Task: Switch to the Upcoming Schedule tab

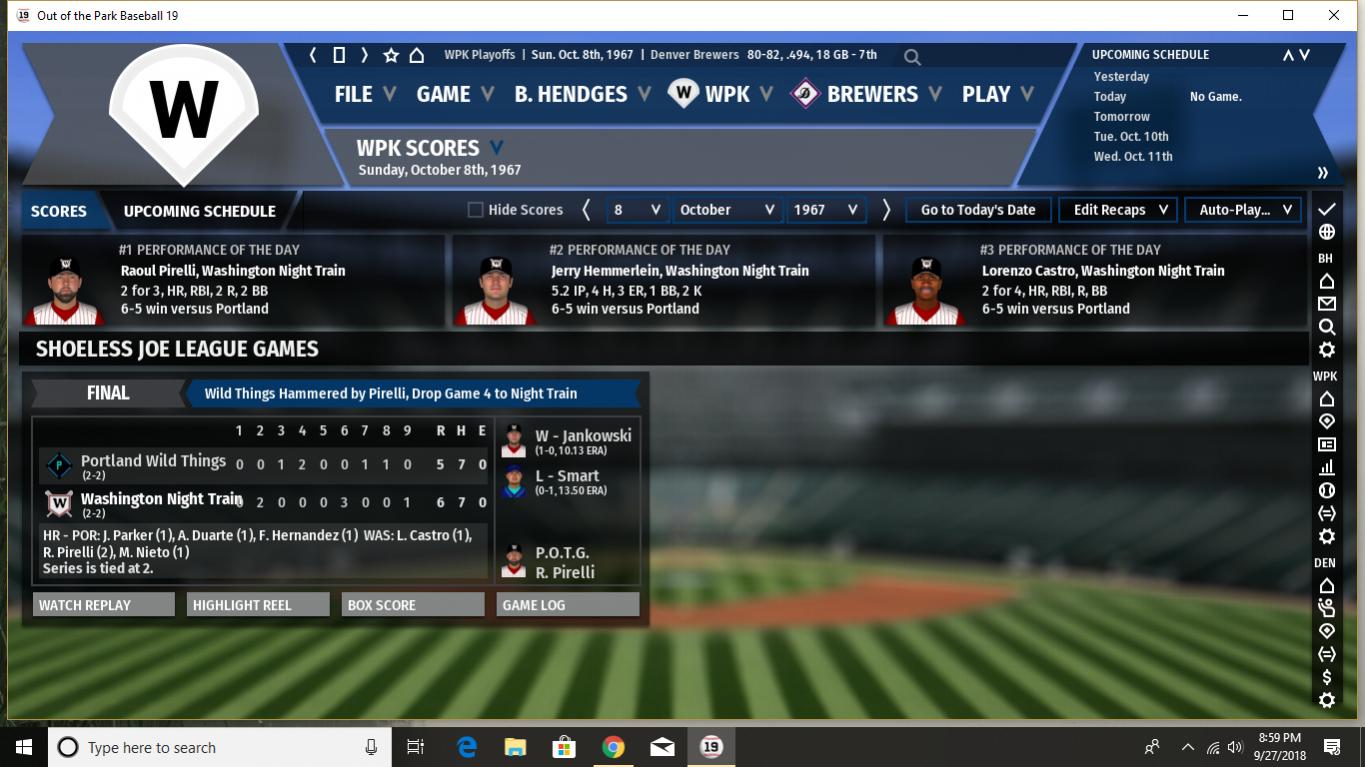Action: coord(199,211)
